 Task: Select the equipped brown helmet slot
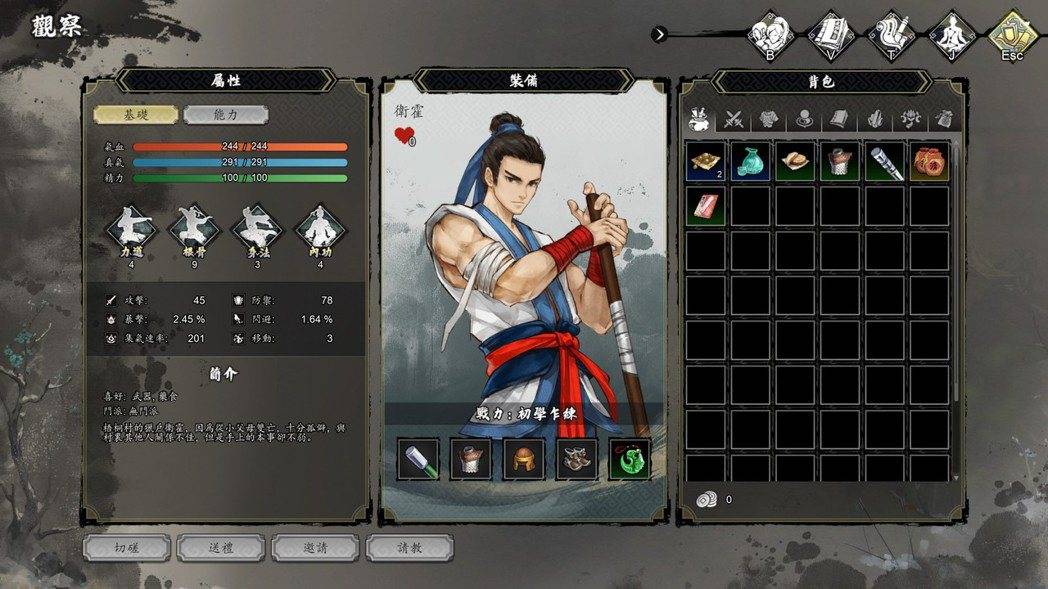tap(523, 459)
